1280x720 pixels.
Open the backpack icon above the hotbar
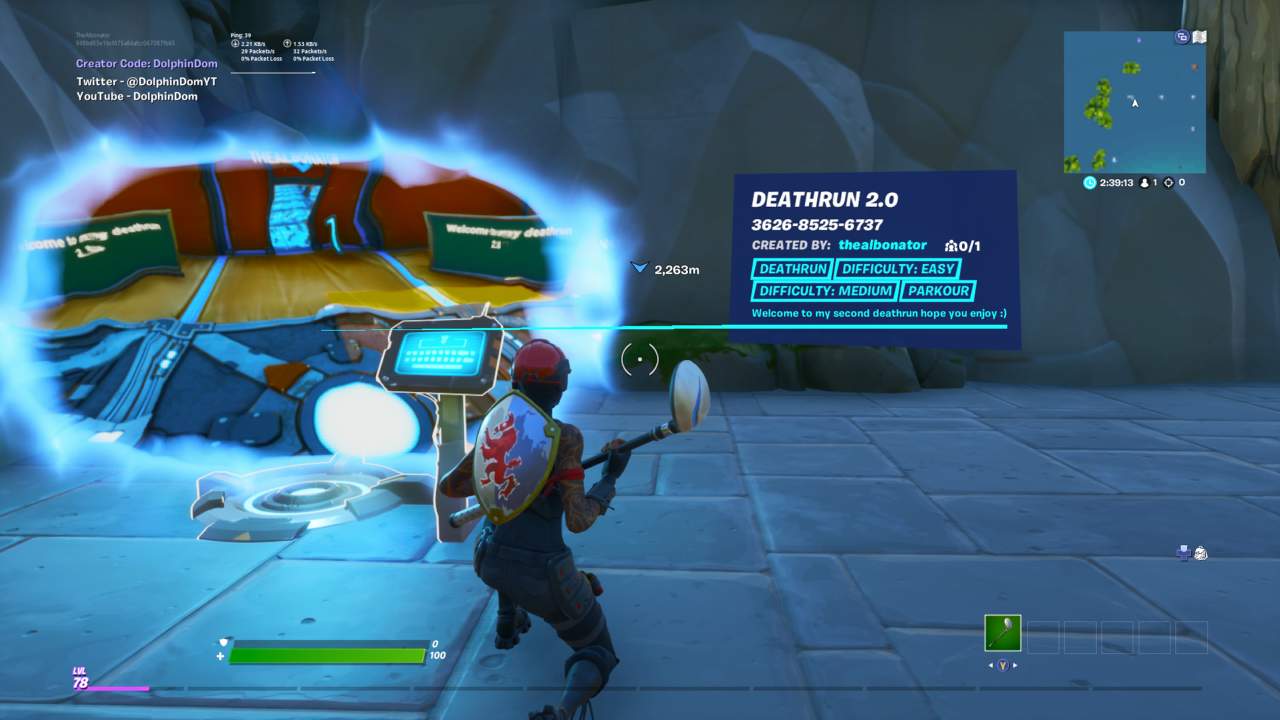(x=1200, y=553)
